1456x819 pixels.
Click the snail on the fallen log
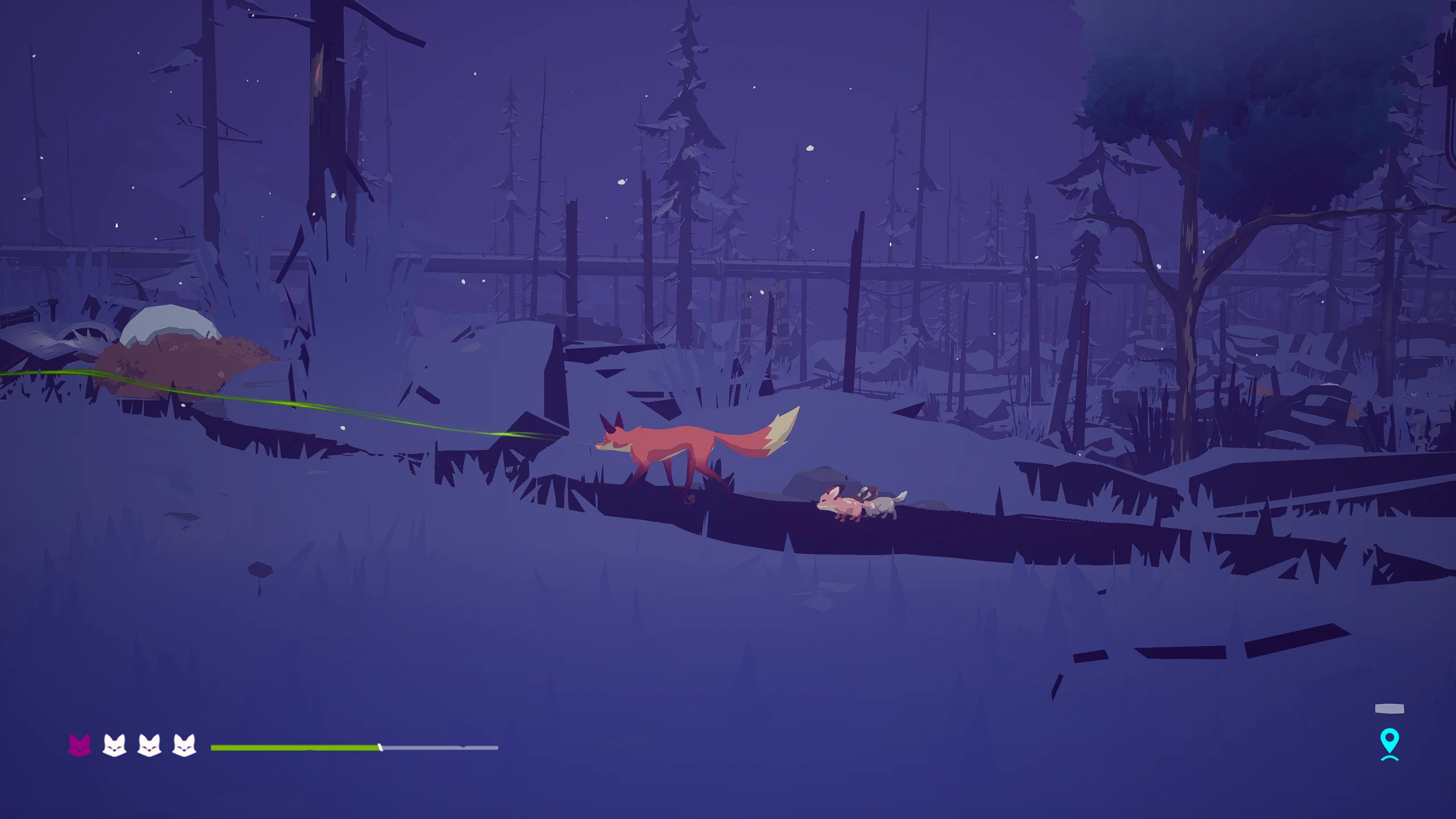[x=690, y=498]
